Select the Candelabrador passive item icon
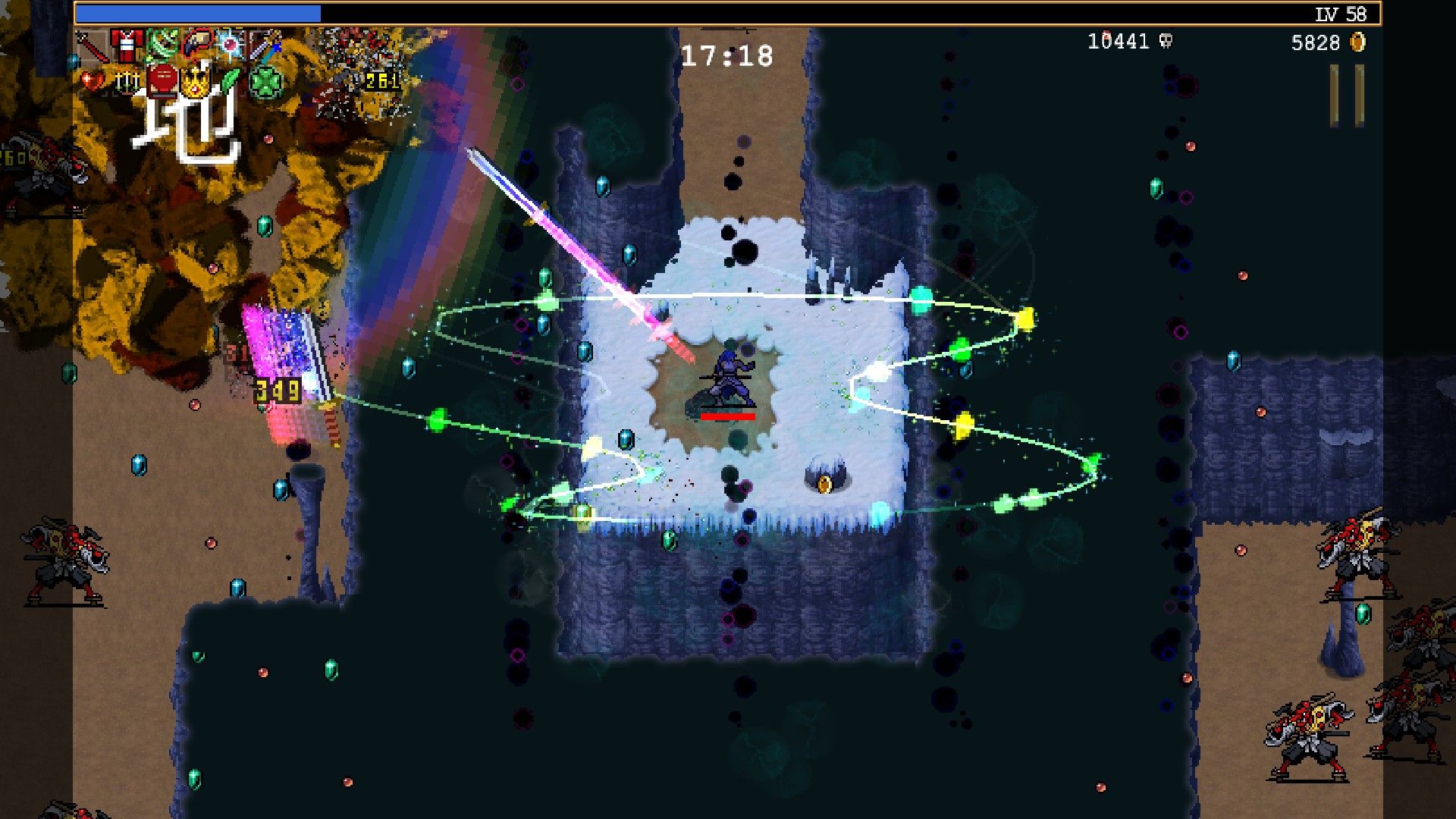The width and height of the screenshot is (1456, 819). pyautogui.click(x=126, y=80)
